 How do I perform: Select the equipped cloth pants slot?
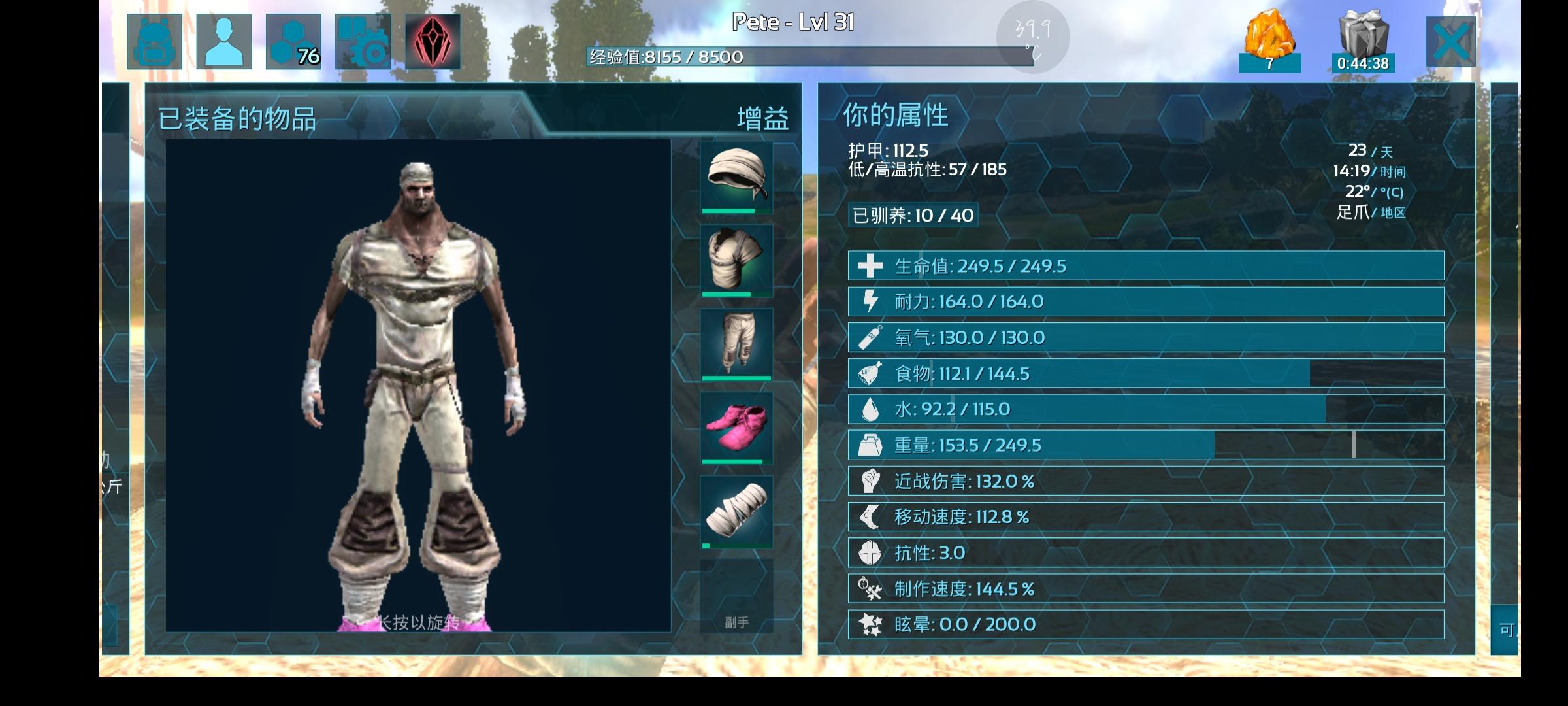(736, 344)
